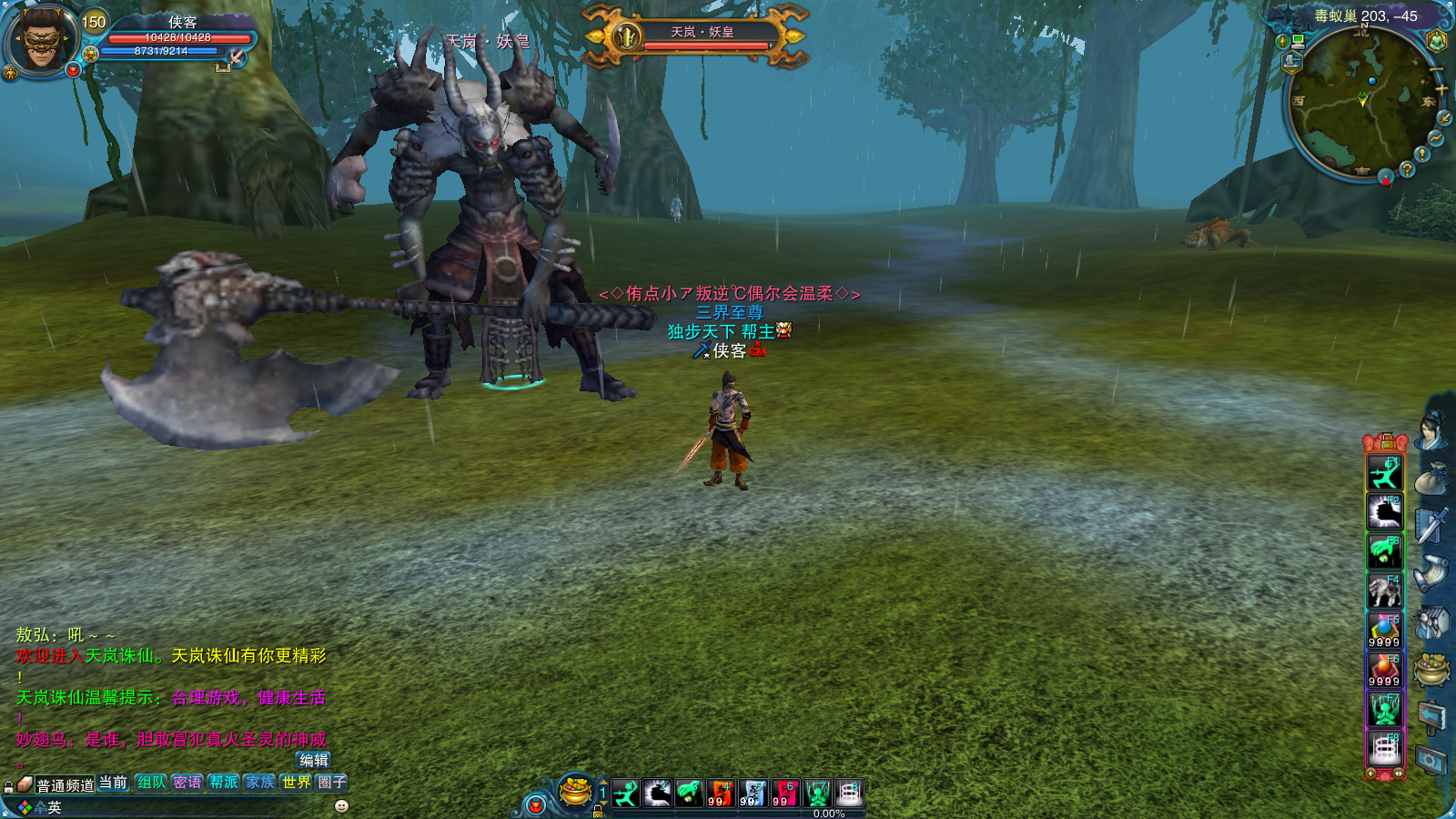
Task: Select the 密语 whisper chat tab
Action: (x=187, y=783)
